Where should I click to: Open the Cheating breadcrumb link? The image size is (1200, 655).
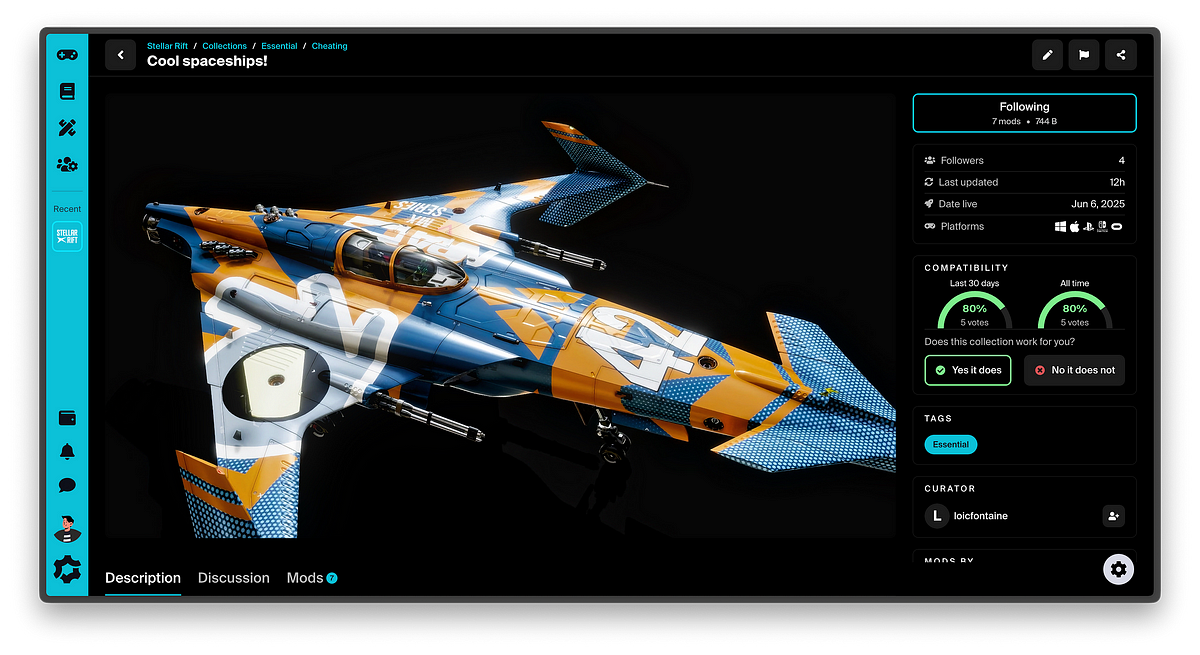click(x=329, y=46)
